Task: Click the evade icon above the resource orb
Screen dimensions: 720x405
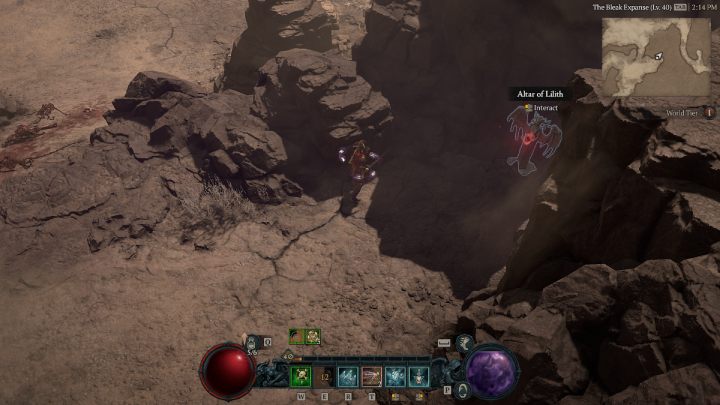Action: tap(465, 342)
